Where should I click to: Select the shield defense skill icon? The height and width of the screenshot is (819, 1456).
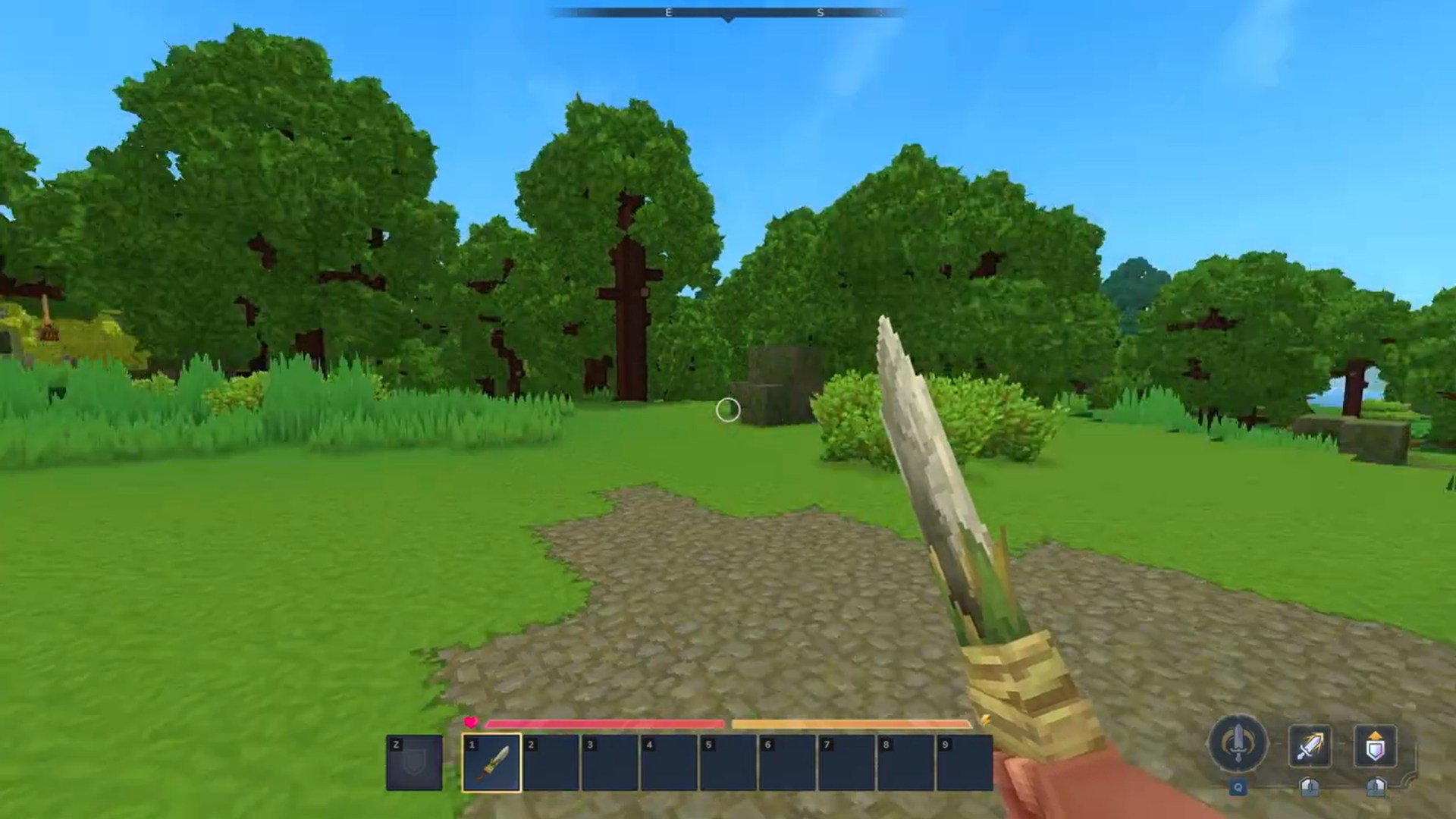click(1375, 745)
